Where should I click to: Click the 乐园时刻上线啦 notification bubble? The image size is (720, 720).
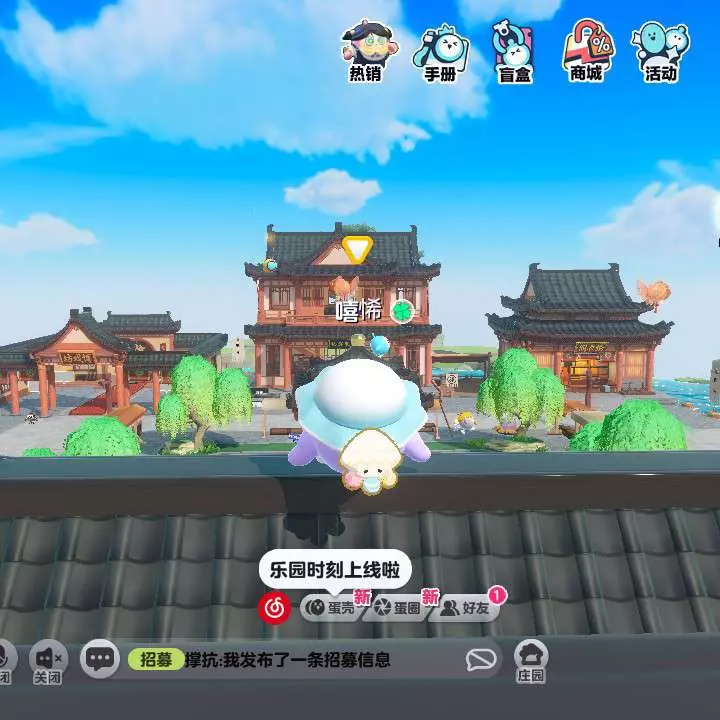tap(322, 571)
